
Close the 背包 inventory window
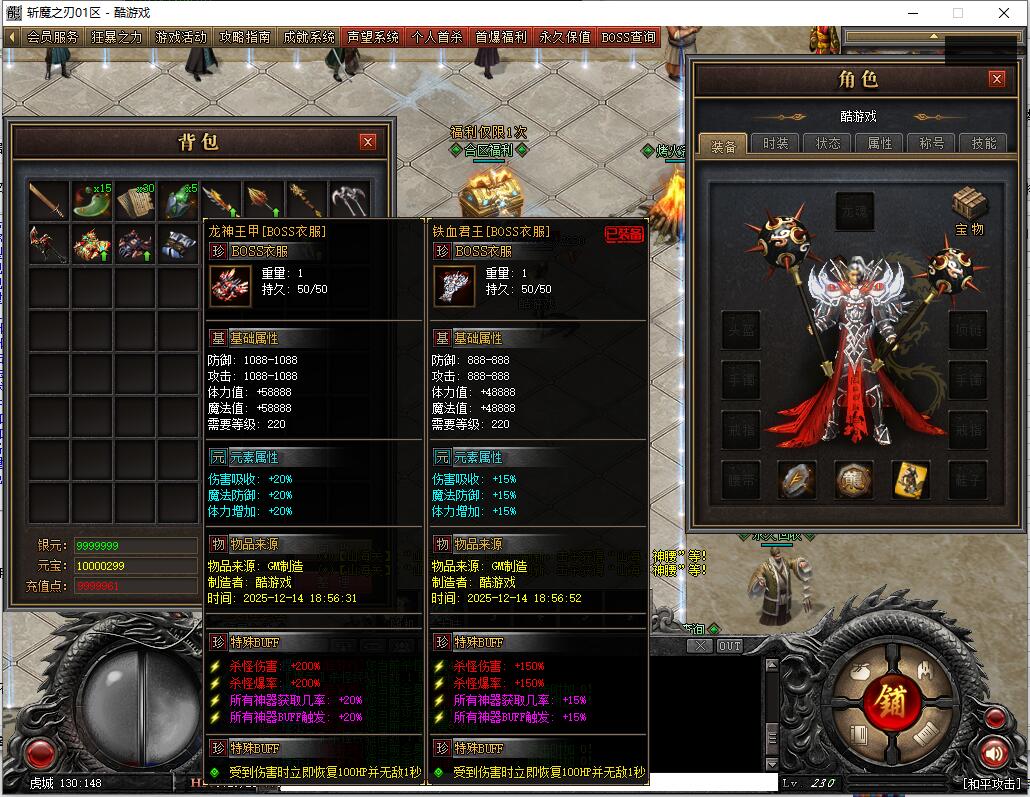click(368, 142)
